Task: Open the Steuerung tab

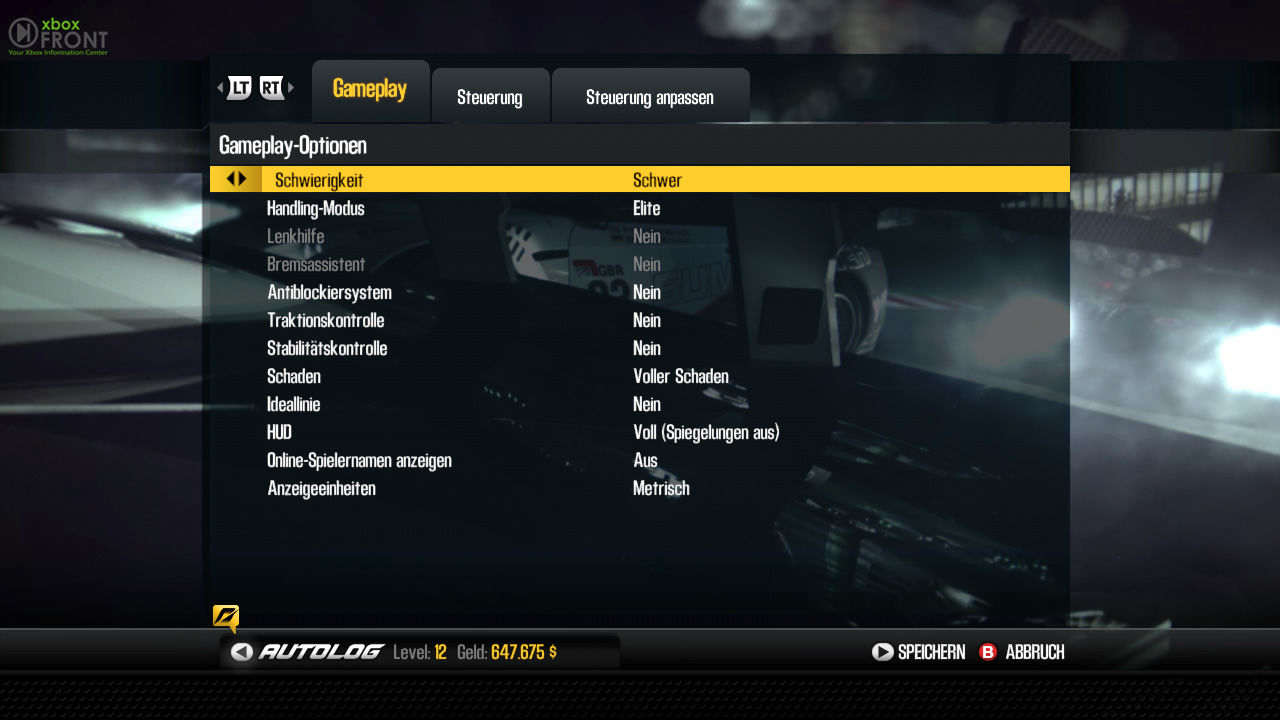Action: [490, 97]
